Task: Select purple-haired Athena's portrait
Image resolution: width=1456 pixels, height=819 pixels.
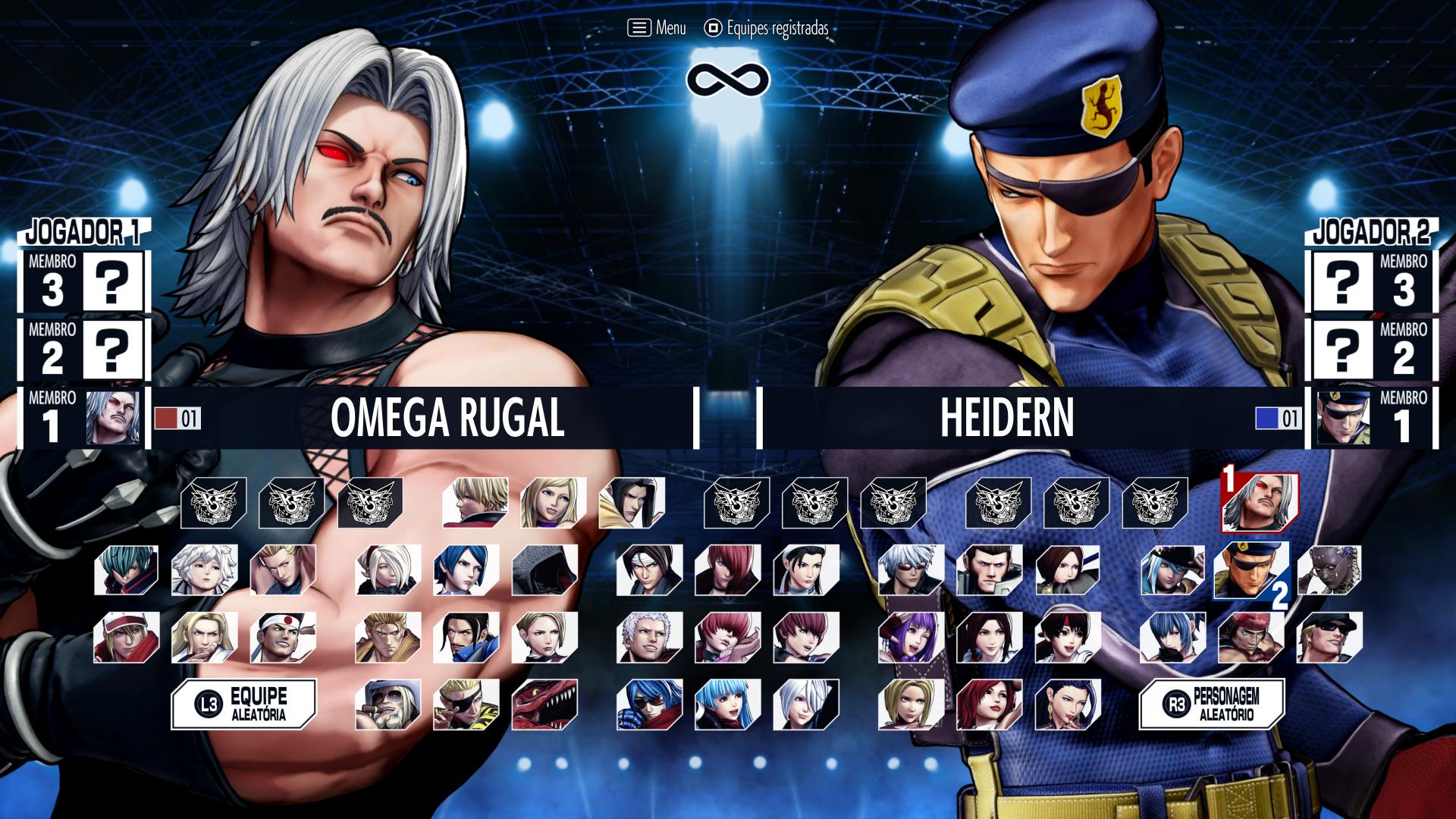Action: pyautogui.click(x=911, y=637)
